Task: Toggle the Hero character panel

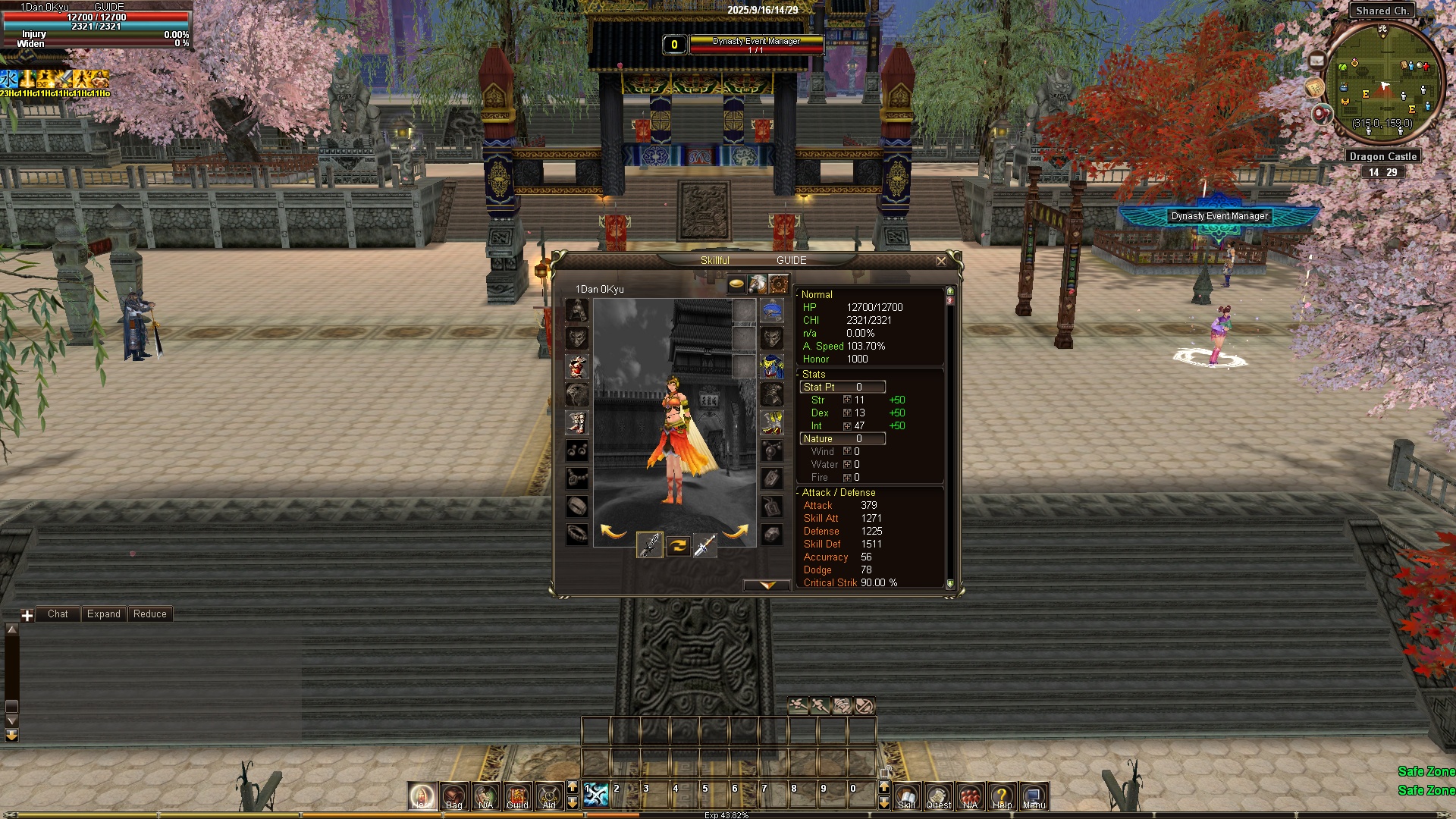Action: coord(422,796)
